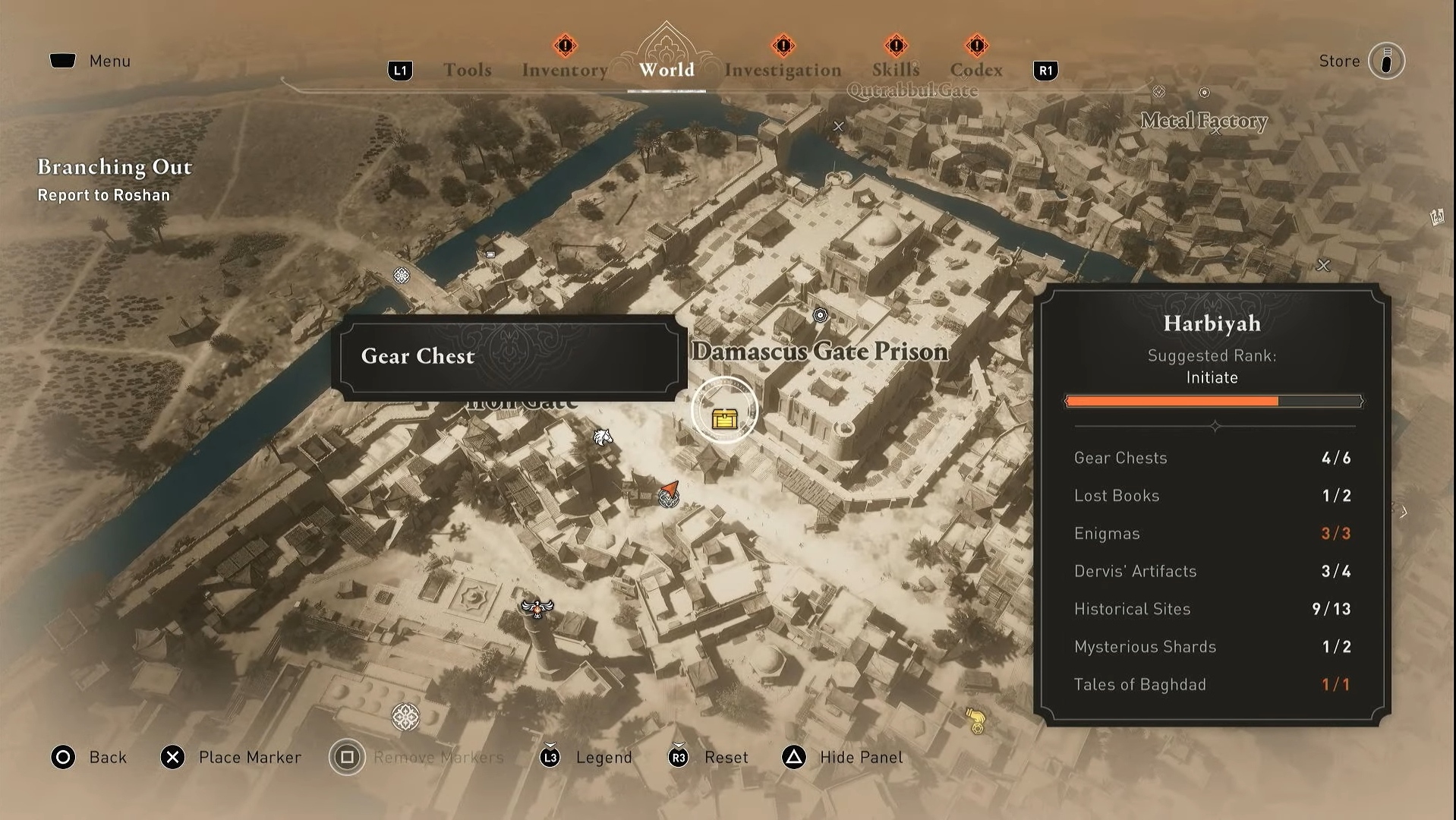The image size is (1456, 820).
Task: Open the Store
Action: point(1386,61)
